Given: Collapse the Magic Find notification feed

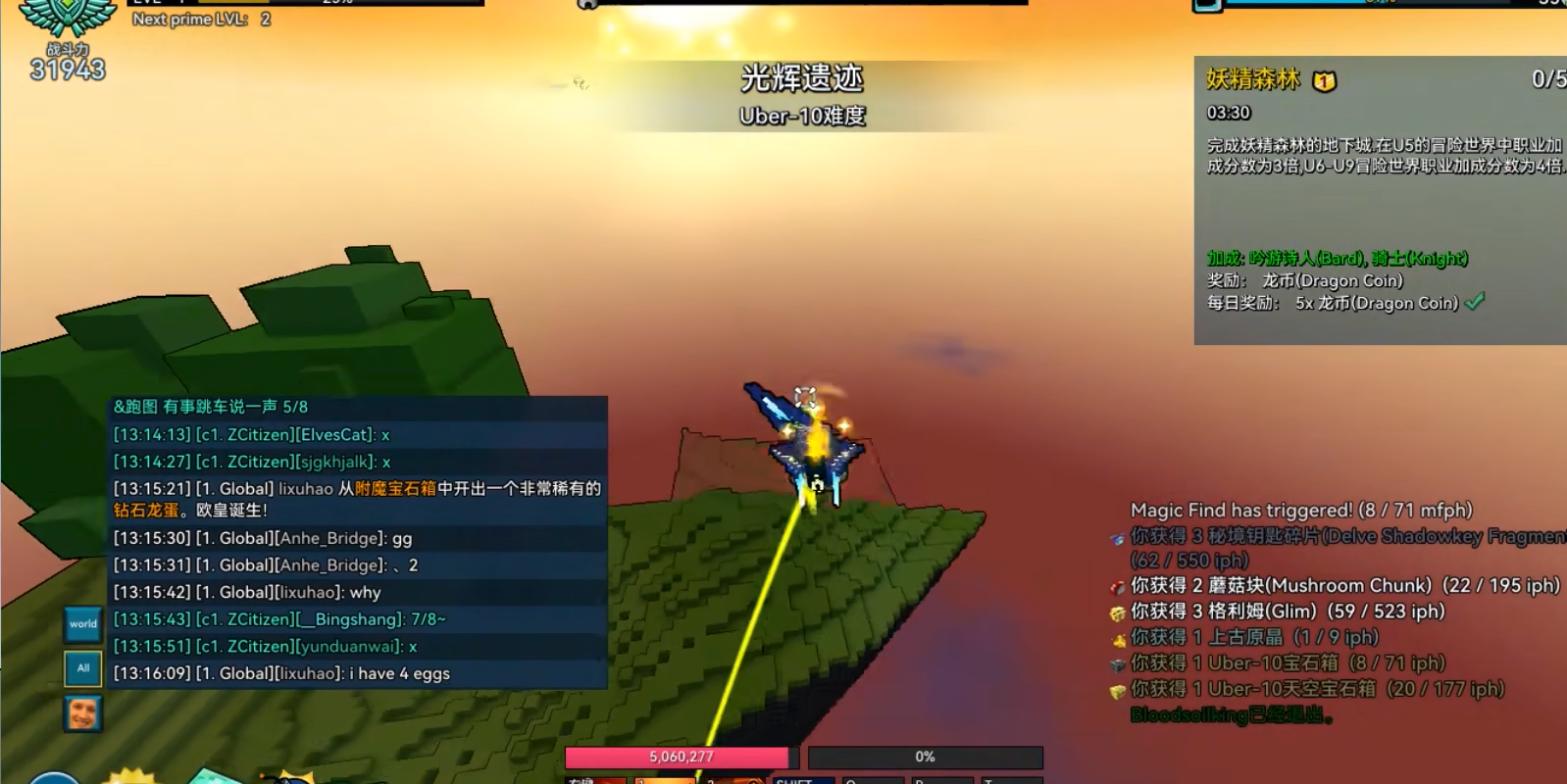Looking at the screenshot, I should [1300, 510].
